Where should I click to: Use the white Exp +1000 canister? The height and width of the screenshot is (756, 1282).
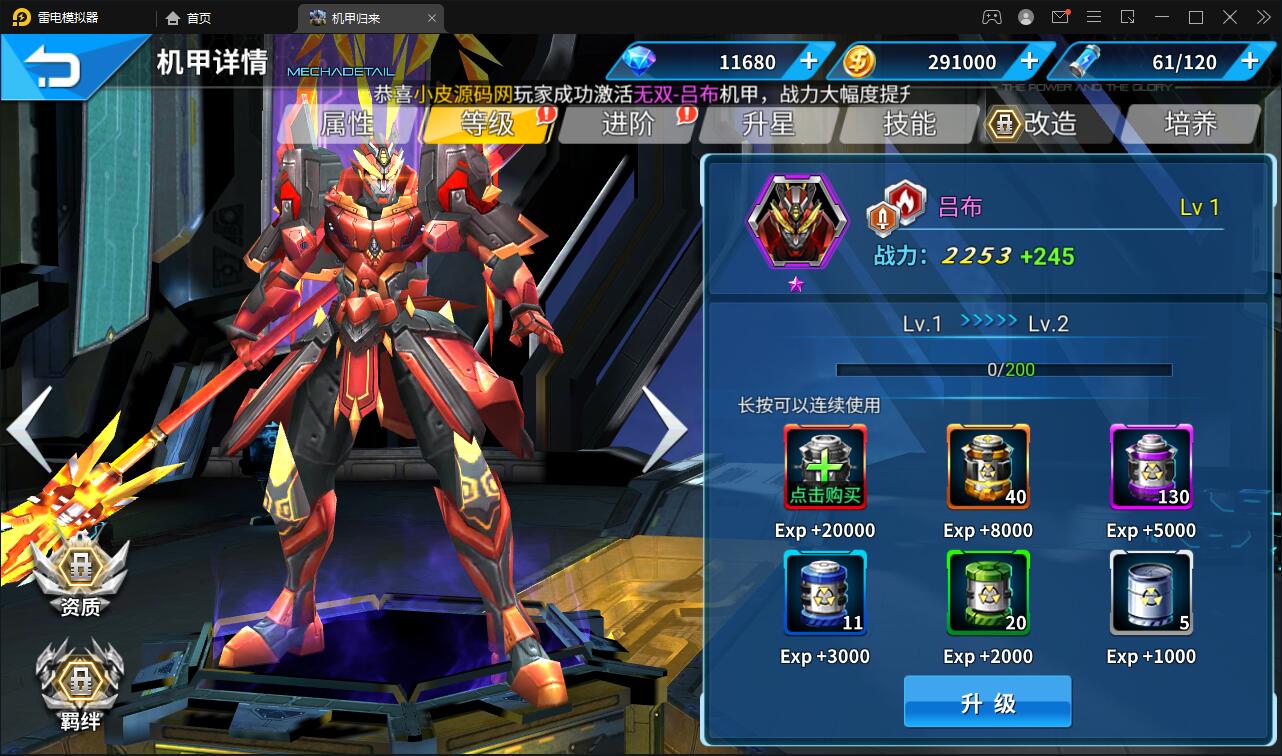tap(1151, 592)
